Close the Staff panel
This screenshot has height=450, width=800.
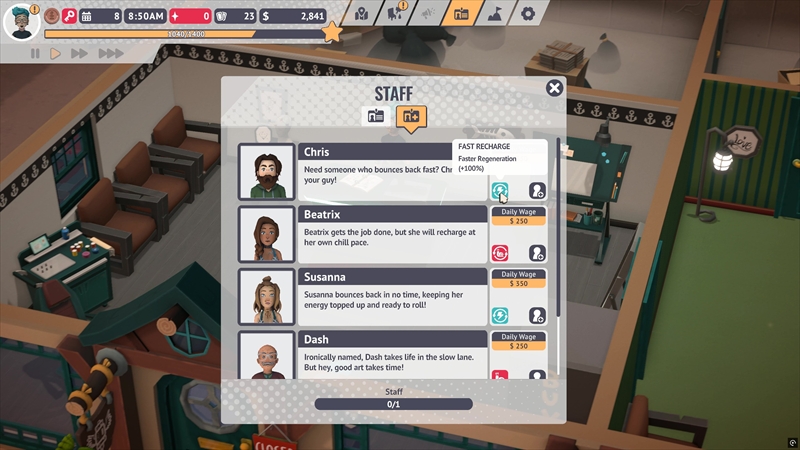554,88
